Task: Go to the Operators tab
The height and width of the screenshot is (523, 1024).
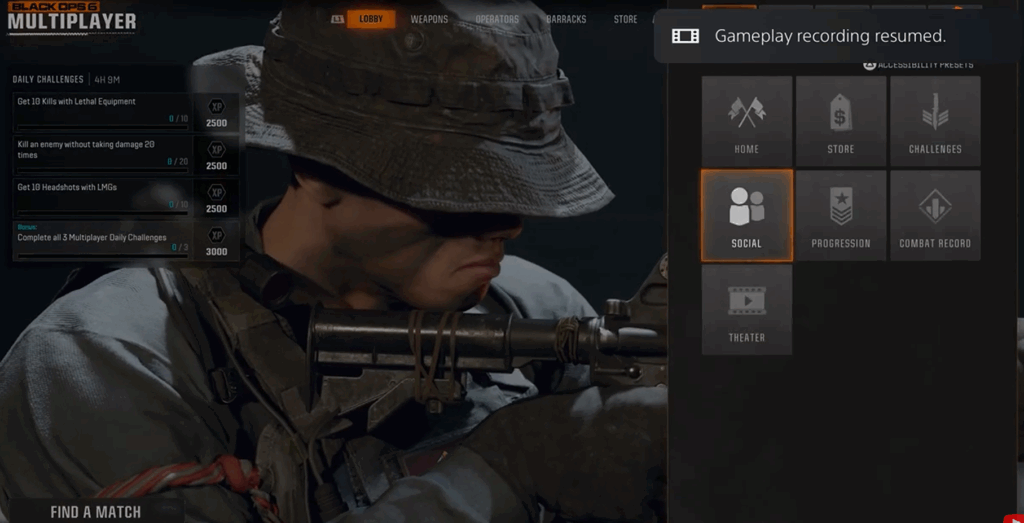Action: click(x=497, y=19)
